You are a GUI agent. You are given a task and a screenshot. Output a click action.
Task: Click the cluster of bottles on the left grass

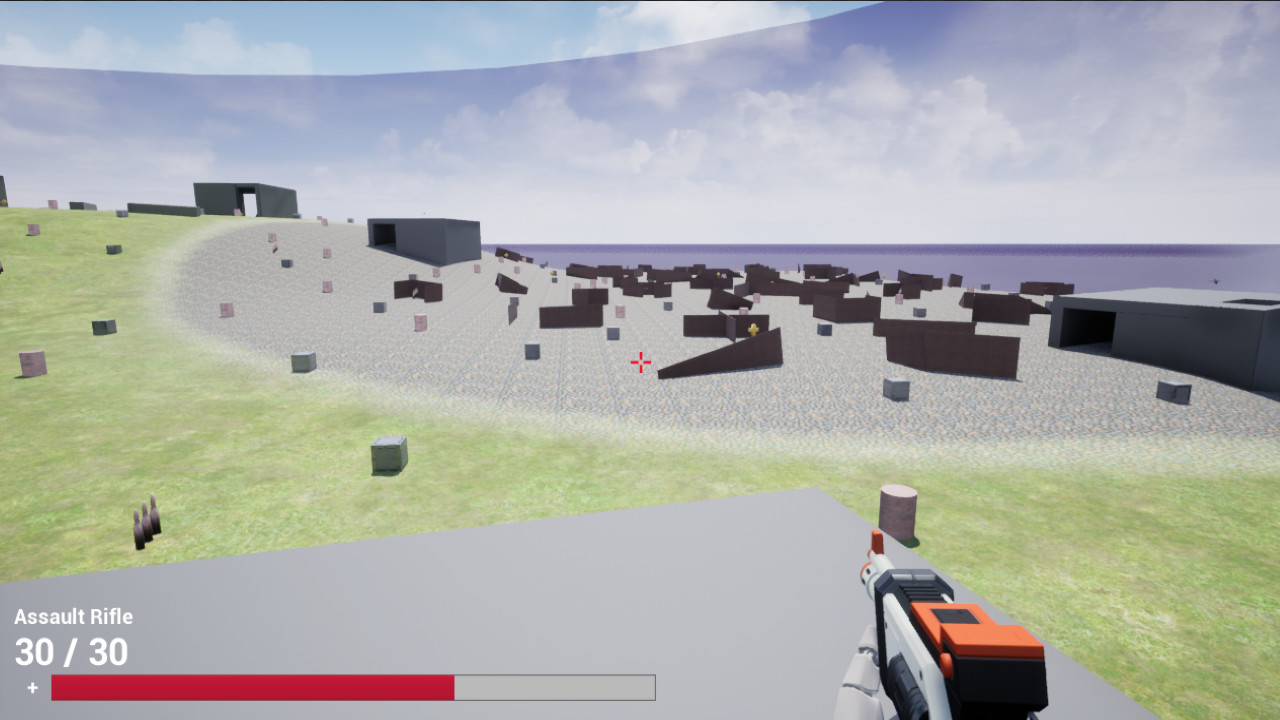(146, 520)
